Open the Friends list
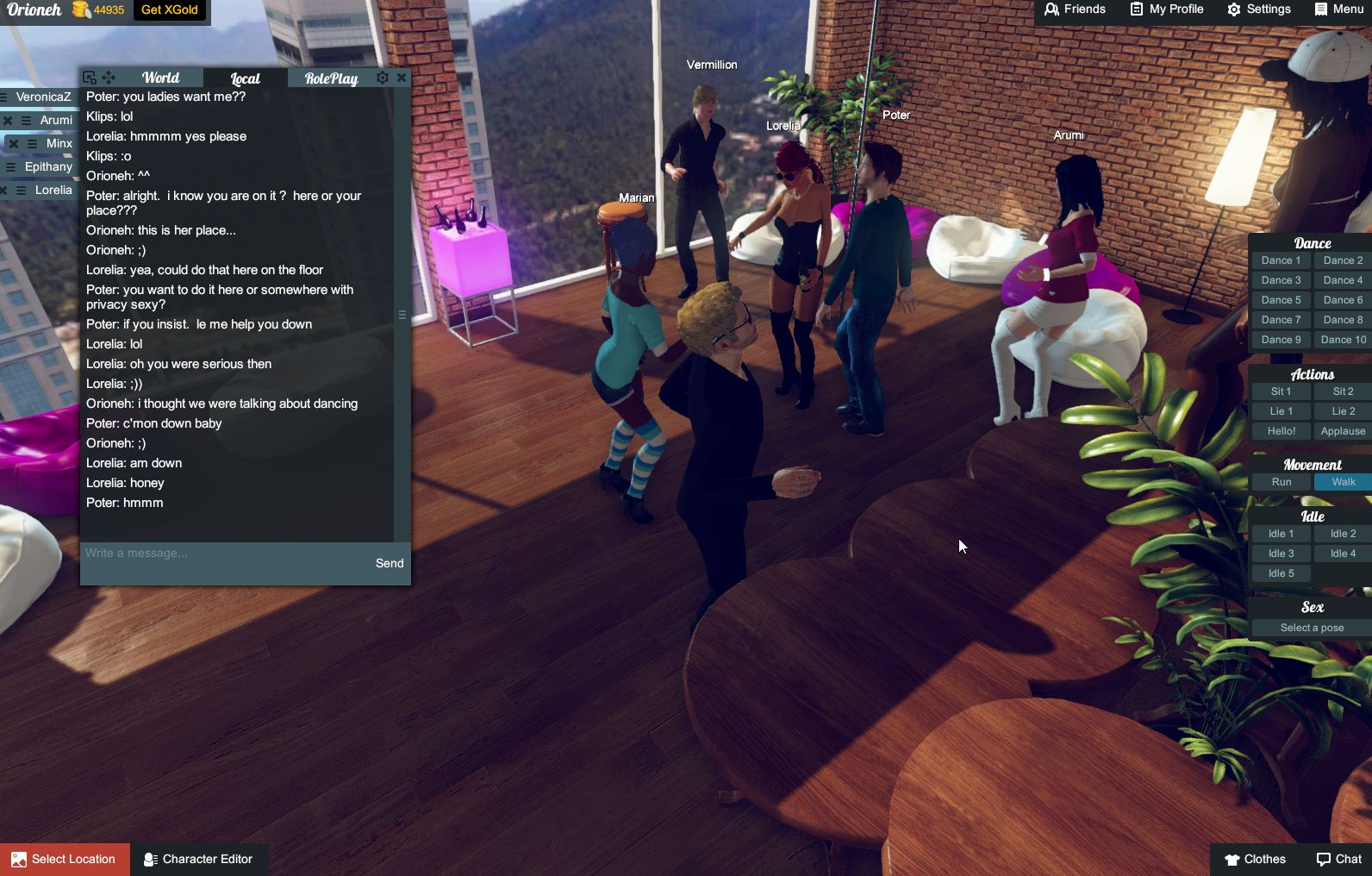 [1074, 9]
